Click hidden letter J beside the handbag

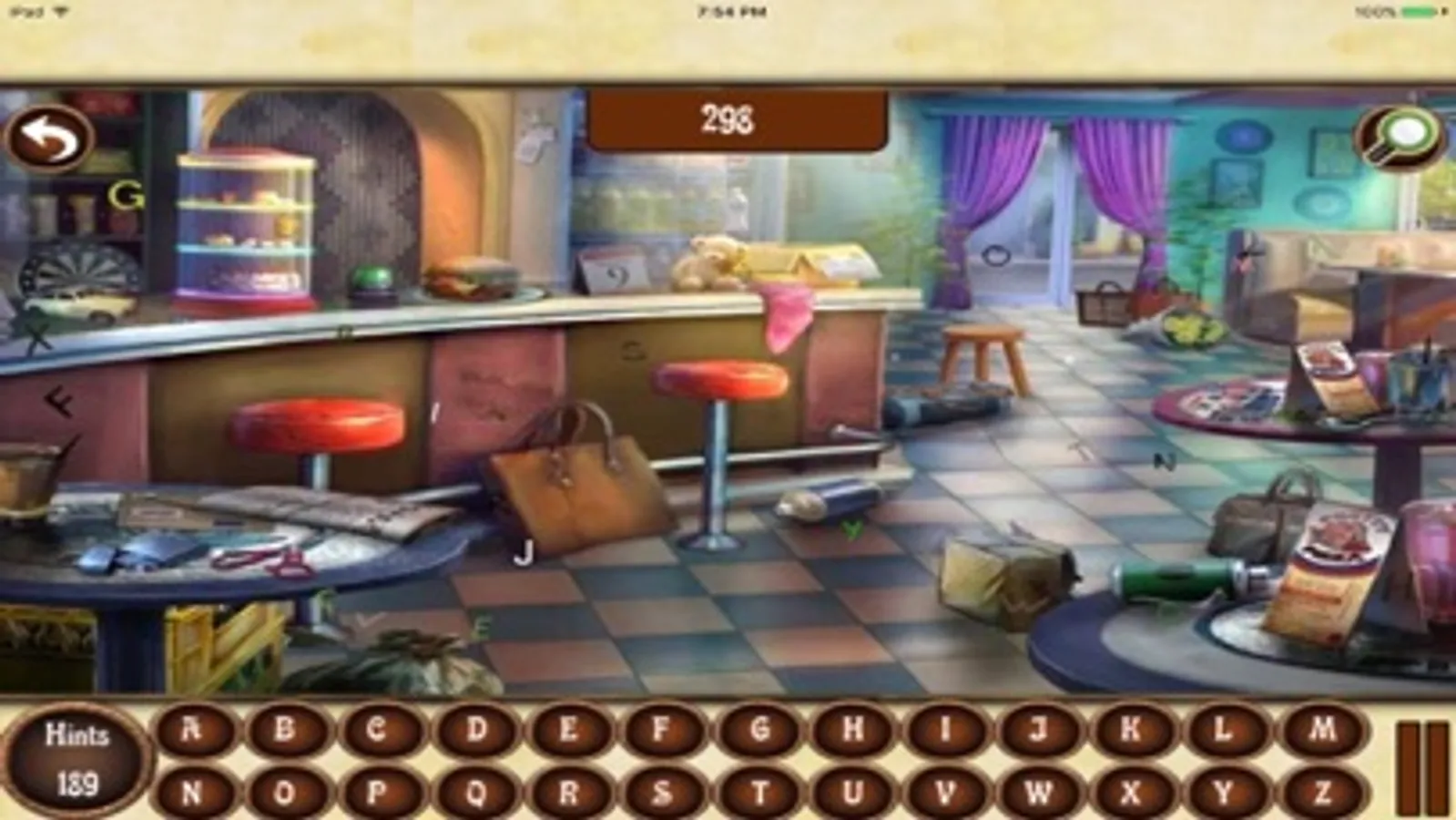(523, 551)
